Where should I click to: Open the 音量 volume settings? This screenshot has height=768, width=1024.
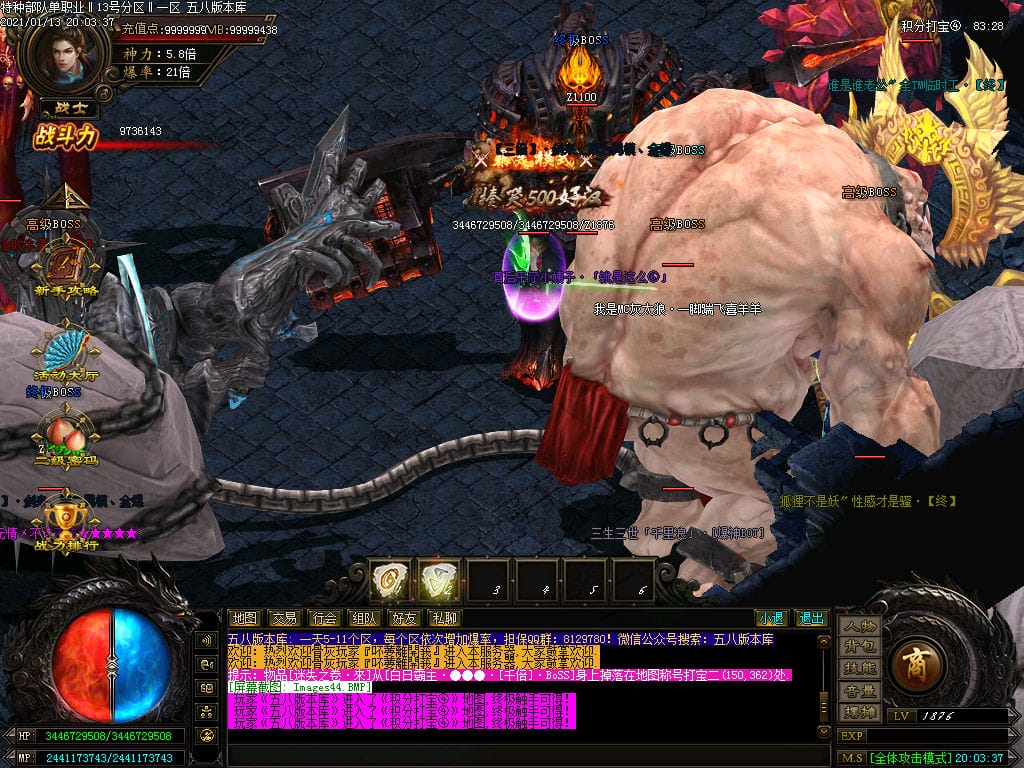tap(859, 690)
